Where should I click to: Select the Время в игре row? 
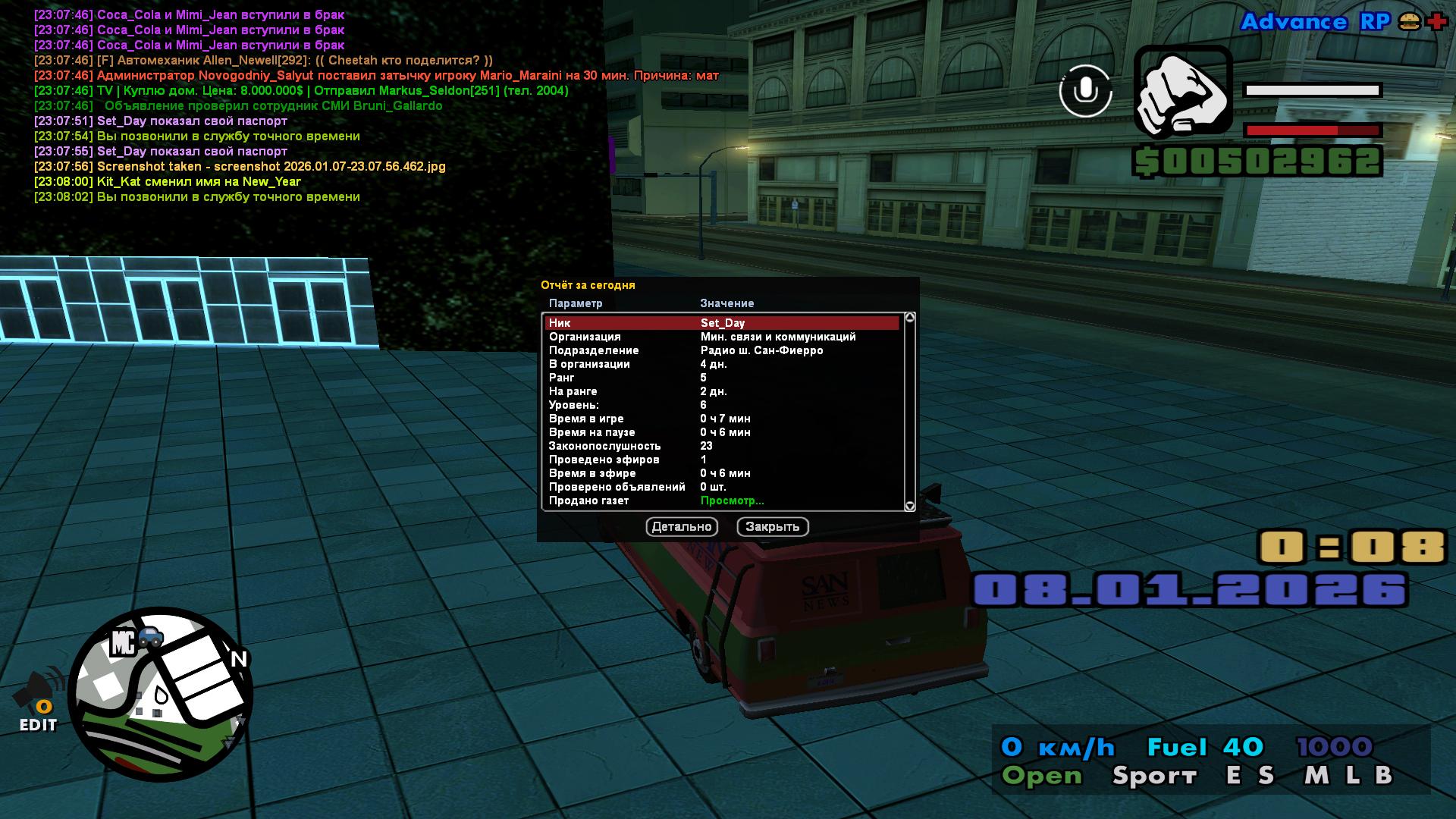point(722,419)
